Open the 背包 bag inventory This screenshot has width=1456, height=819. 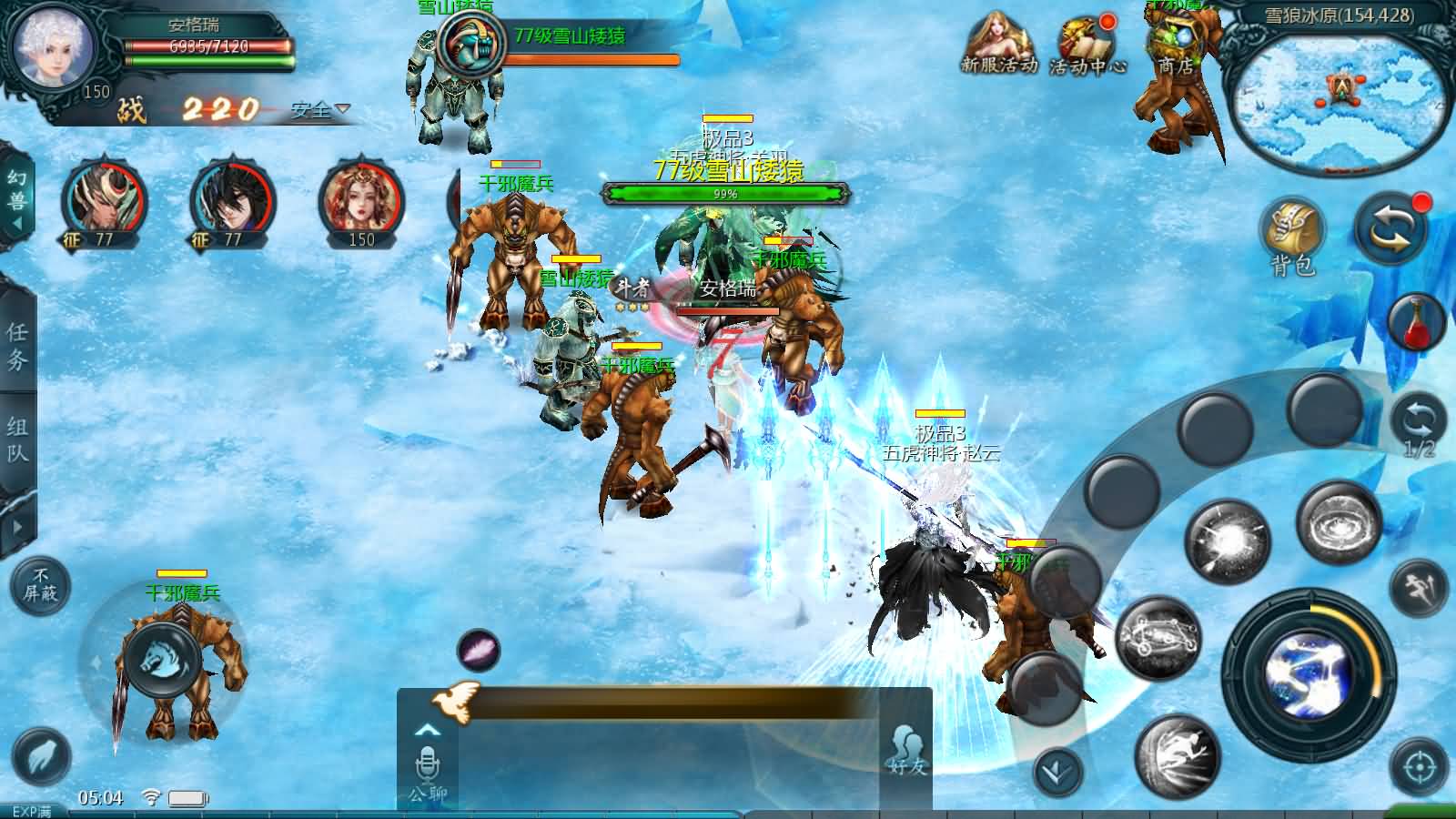1292,235
